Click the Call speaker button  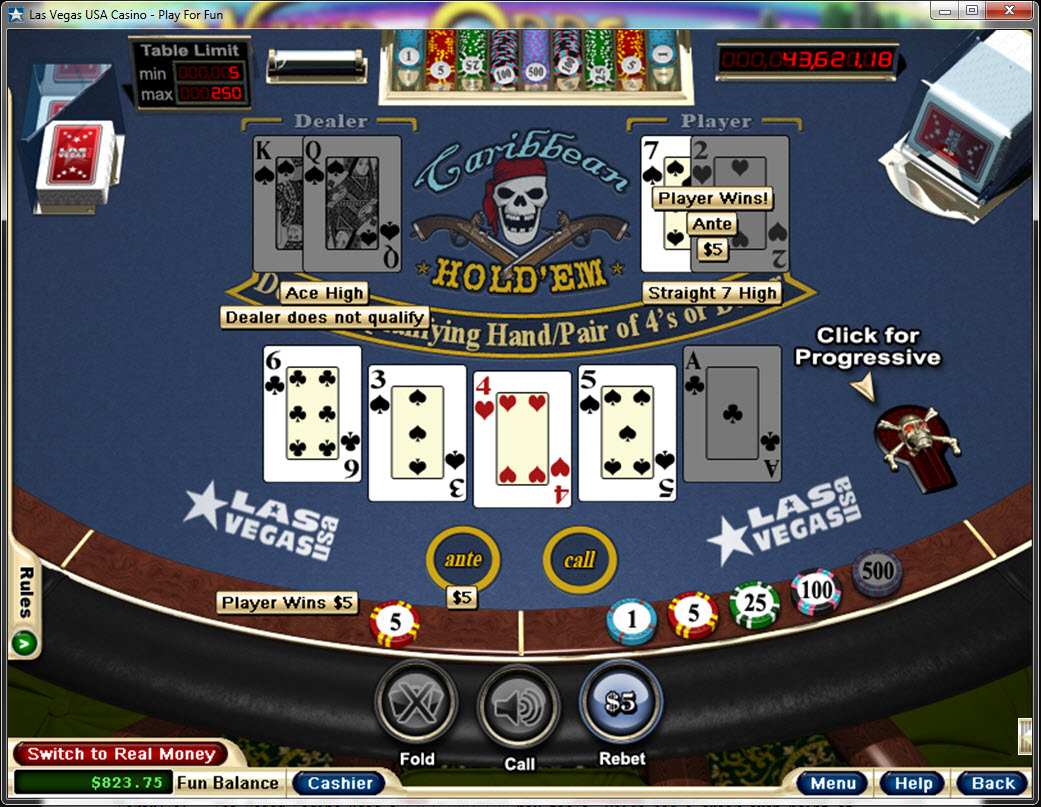click(x=519, y=707)
